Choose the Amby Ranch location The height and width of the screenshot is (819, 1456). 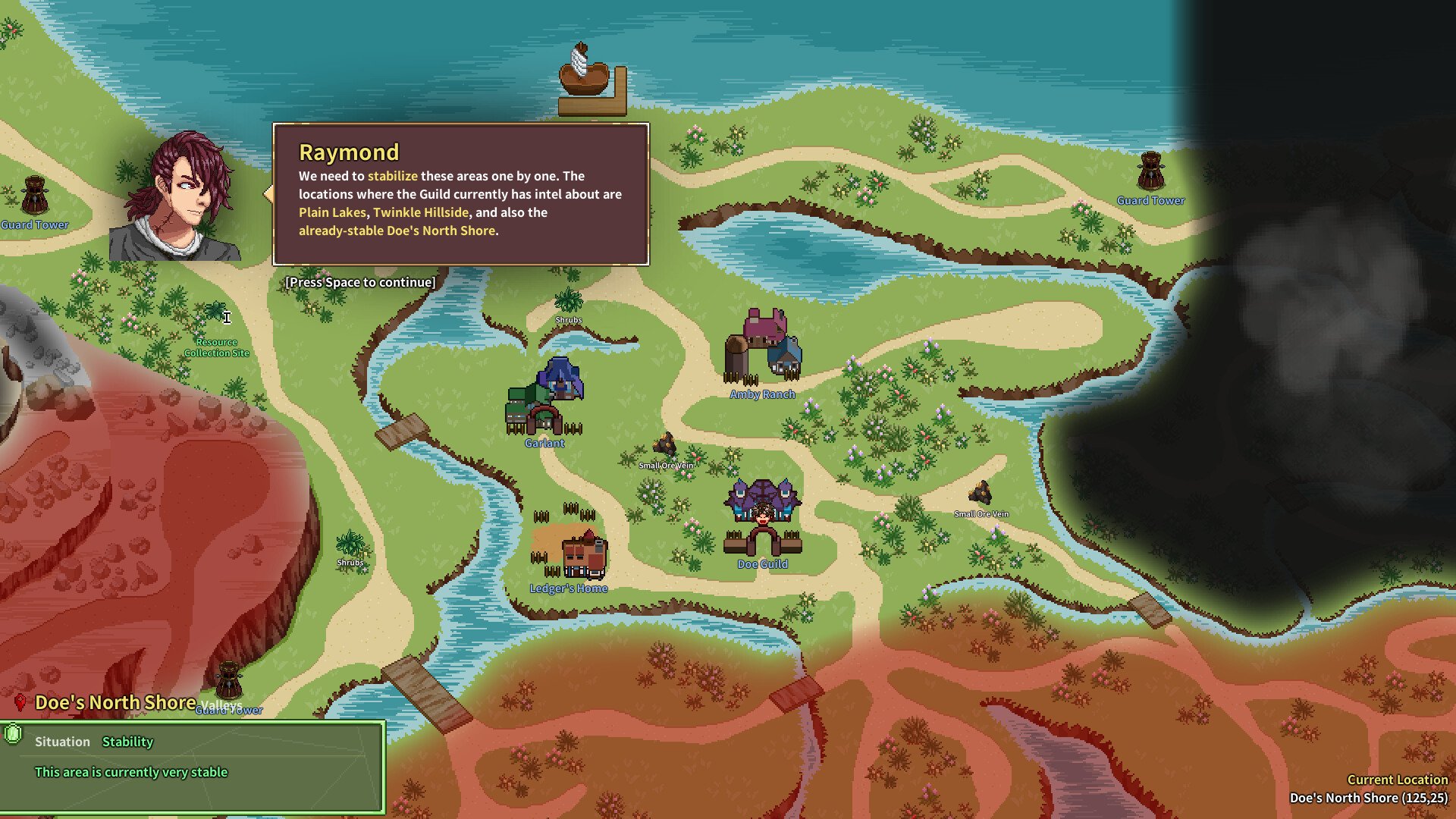763,349
